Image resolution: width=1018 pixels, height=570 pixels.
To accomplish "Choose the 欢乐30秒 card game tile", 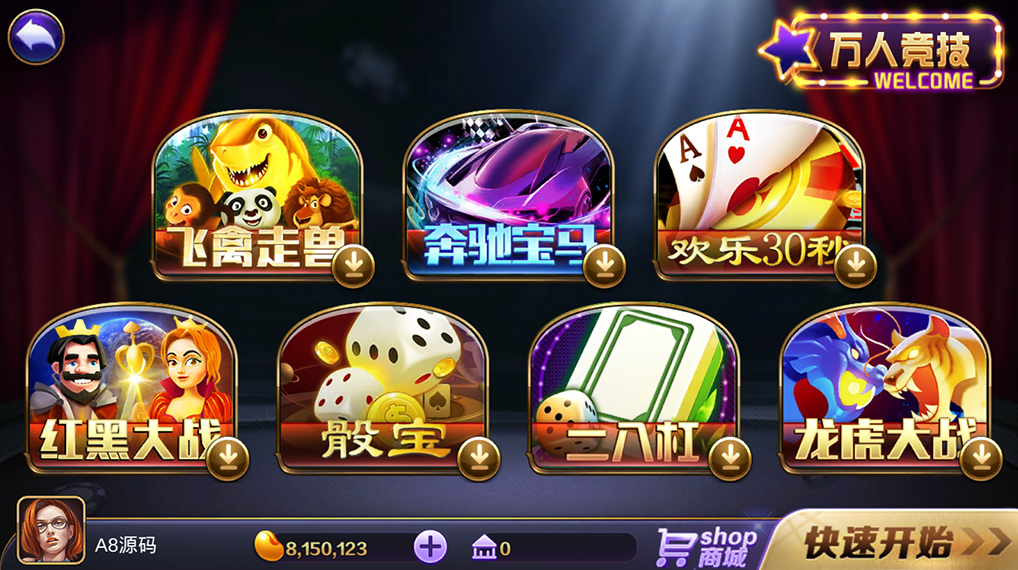I will 757,190.
